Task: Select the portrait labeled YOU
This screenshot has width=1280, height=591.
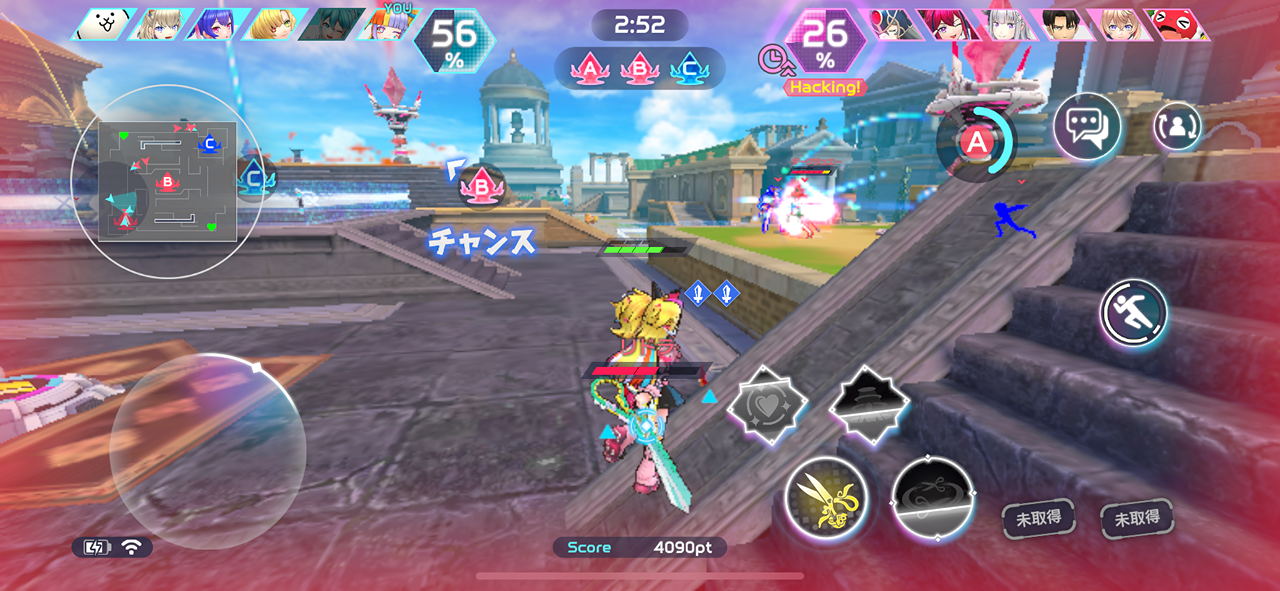Action: (391, 24)
